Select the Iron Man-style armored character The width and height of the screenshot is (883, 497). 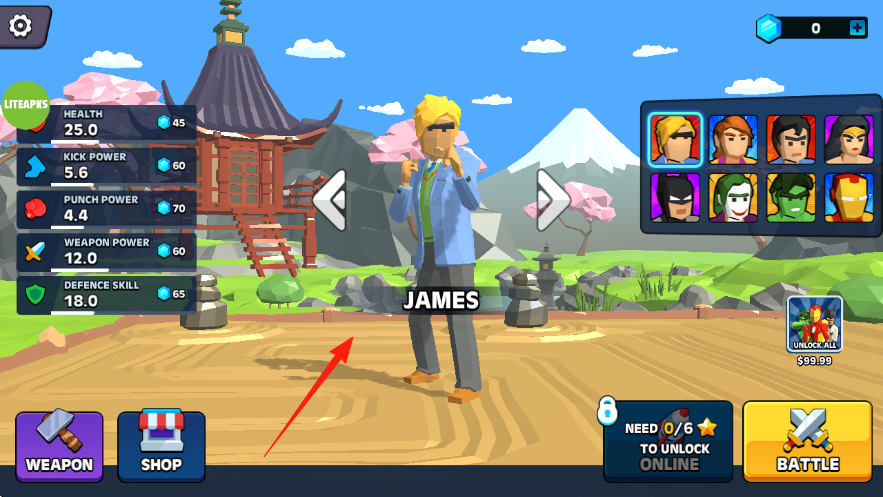tap(848, 198)
